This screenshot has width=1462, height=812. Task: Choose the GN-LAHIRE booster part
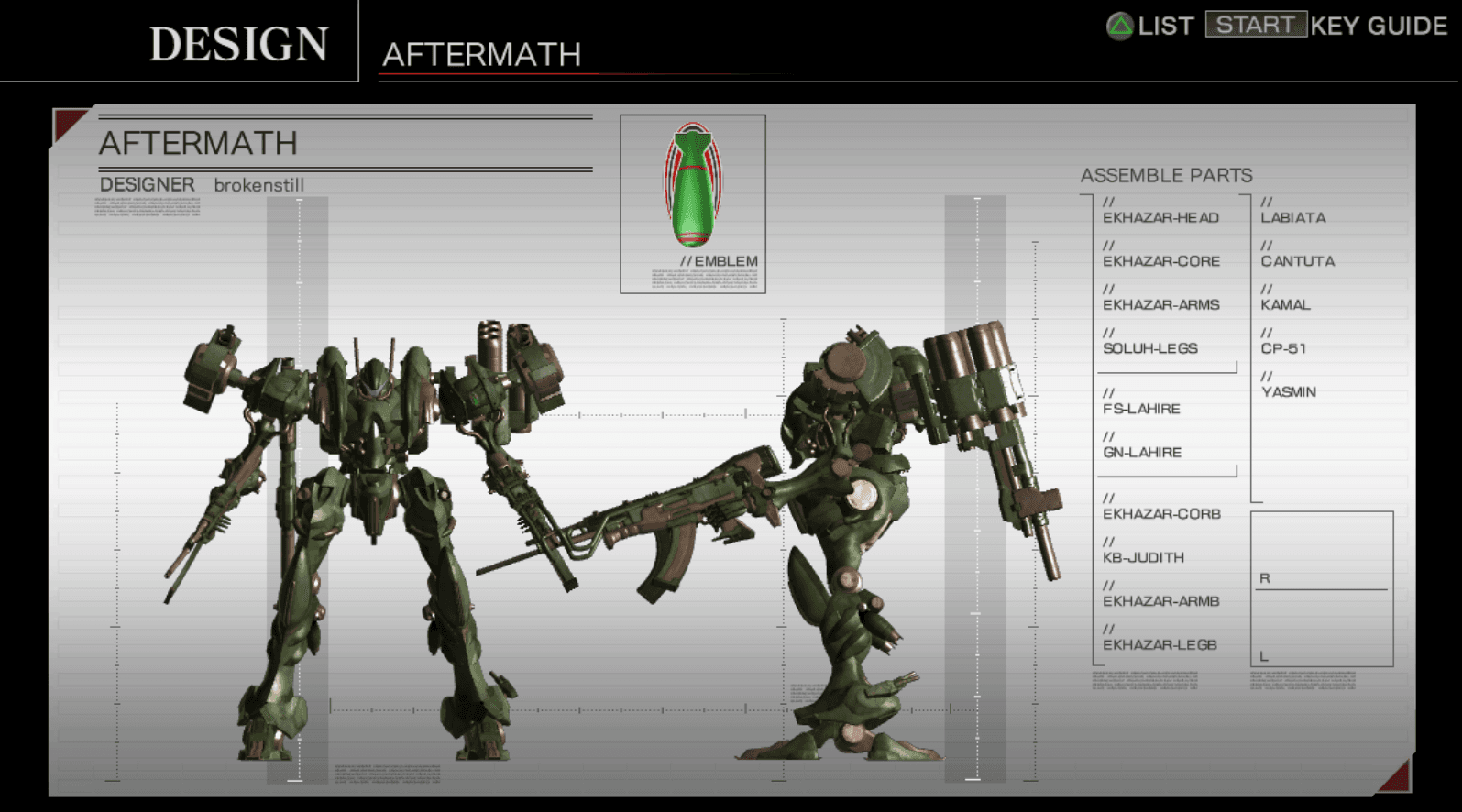pos(1141,452)
